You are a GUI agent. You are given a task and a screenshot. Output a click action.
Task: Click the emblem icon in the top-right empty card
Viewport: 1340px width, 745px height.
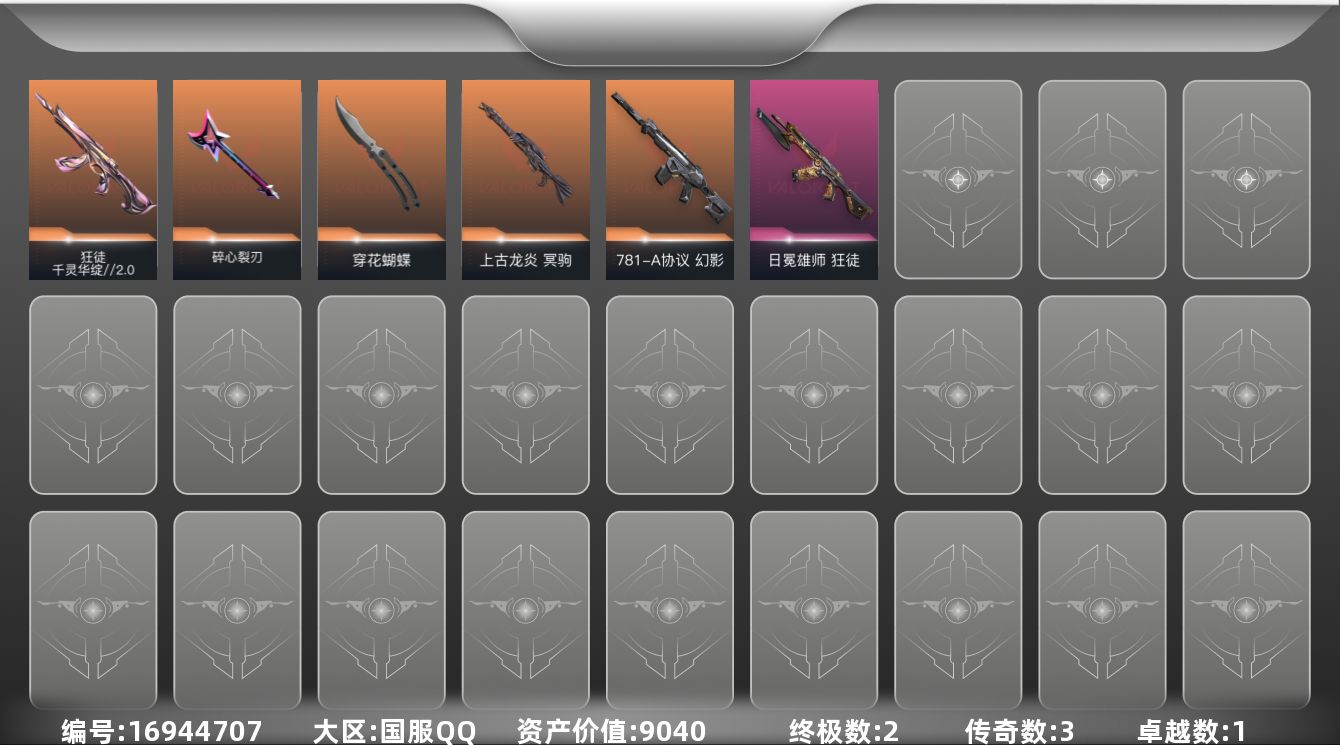[x=1245, y=178]
